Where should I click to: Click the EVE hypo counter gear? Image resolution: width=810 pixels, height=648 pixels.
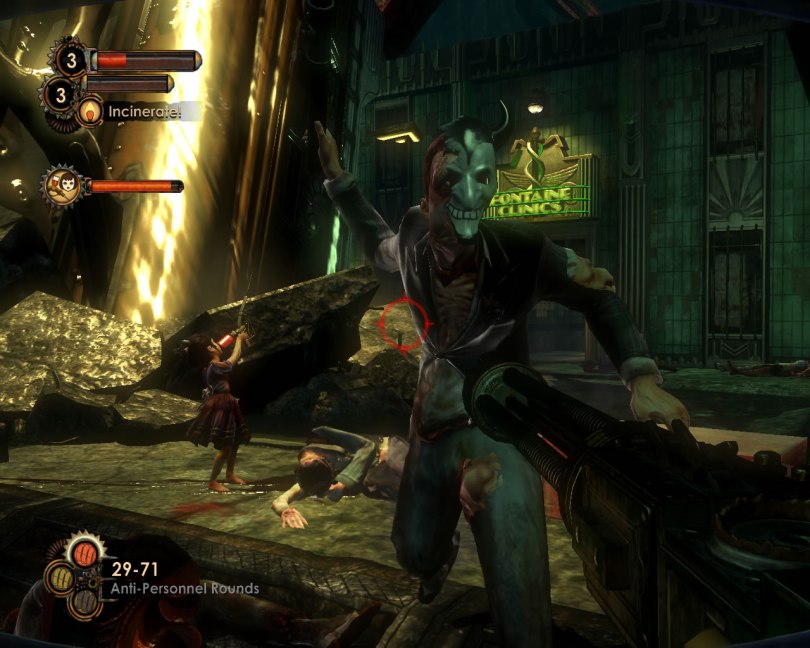tap(60, 96)
